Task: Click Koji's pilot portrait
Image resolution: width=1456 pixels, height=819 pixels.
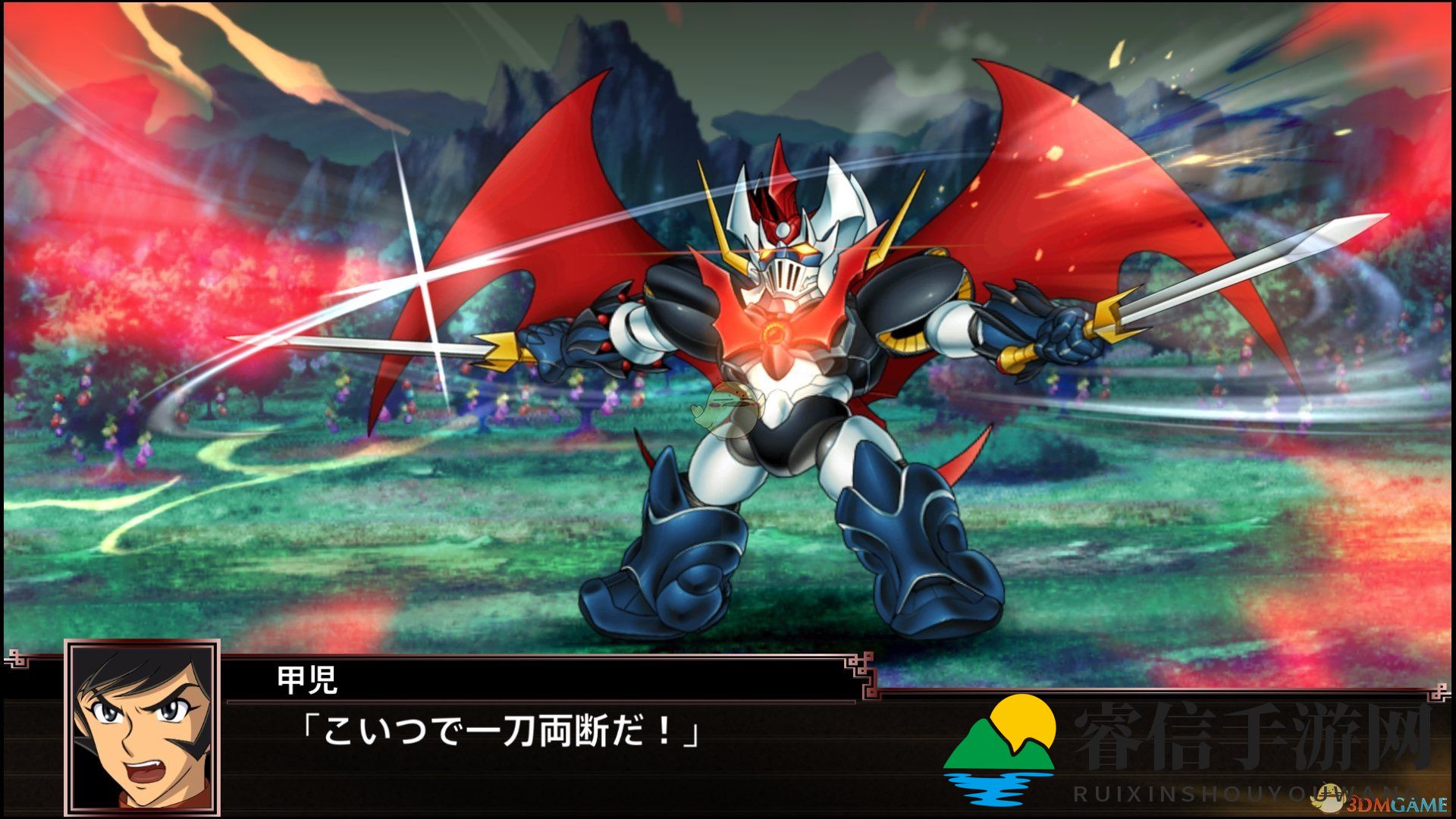Action: [x=142, y=727]
